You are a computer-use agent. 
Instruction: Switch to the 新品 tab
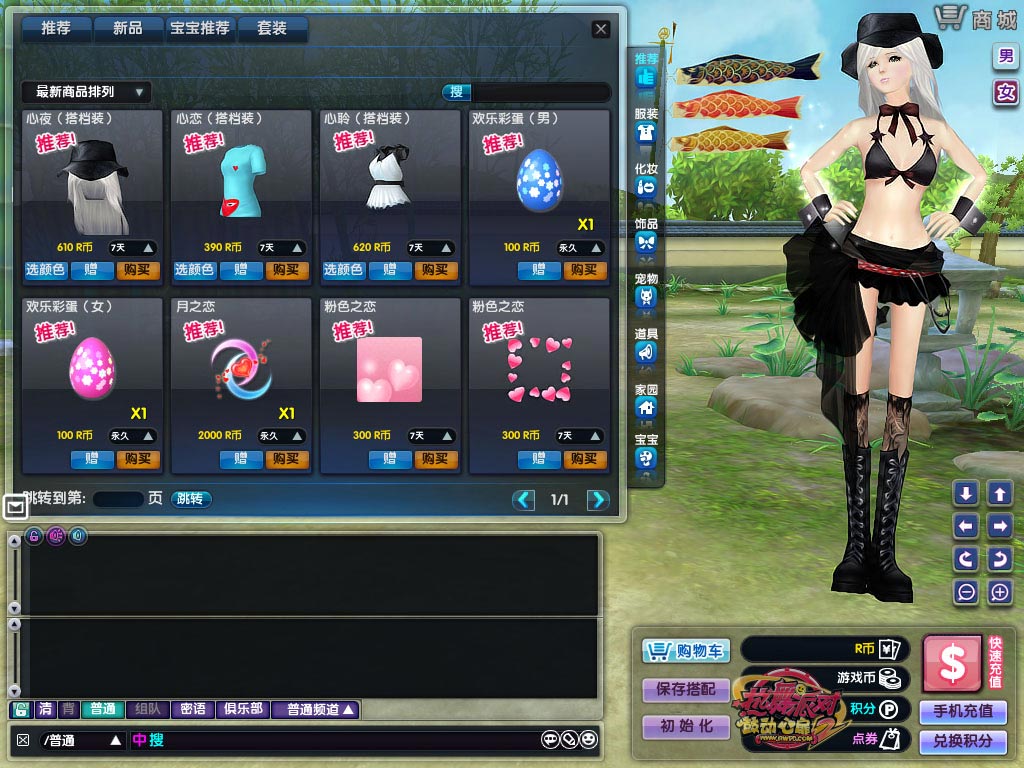click(x=128, y=29)
